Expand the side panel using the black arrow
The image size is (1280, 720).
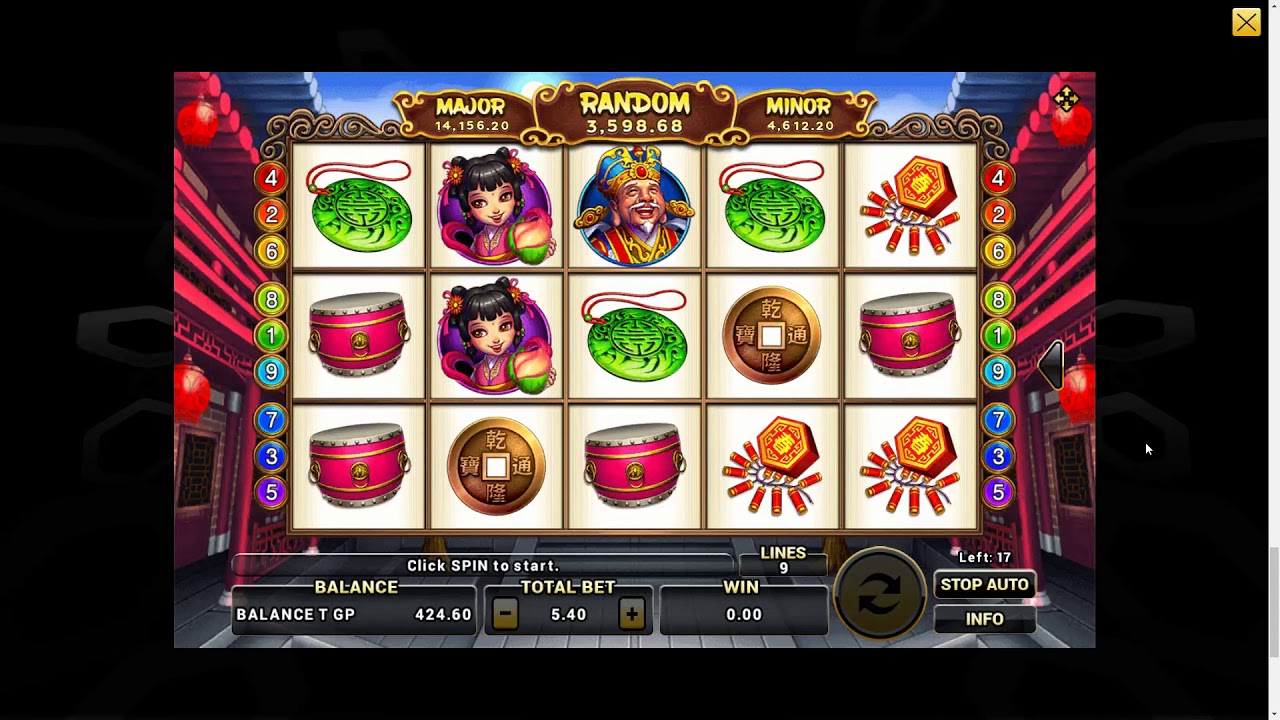point(1051,365)
